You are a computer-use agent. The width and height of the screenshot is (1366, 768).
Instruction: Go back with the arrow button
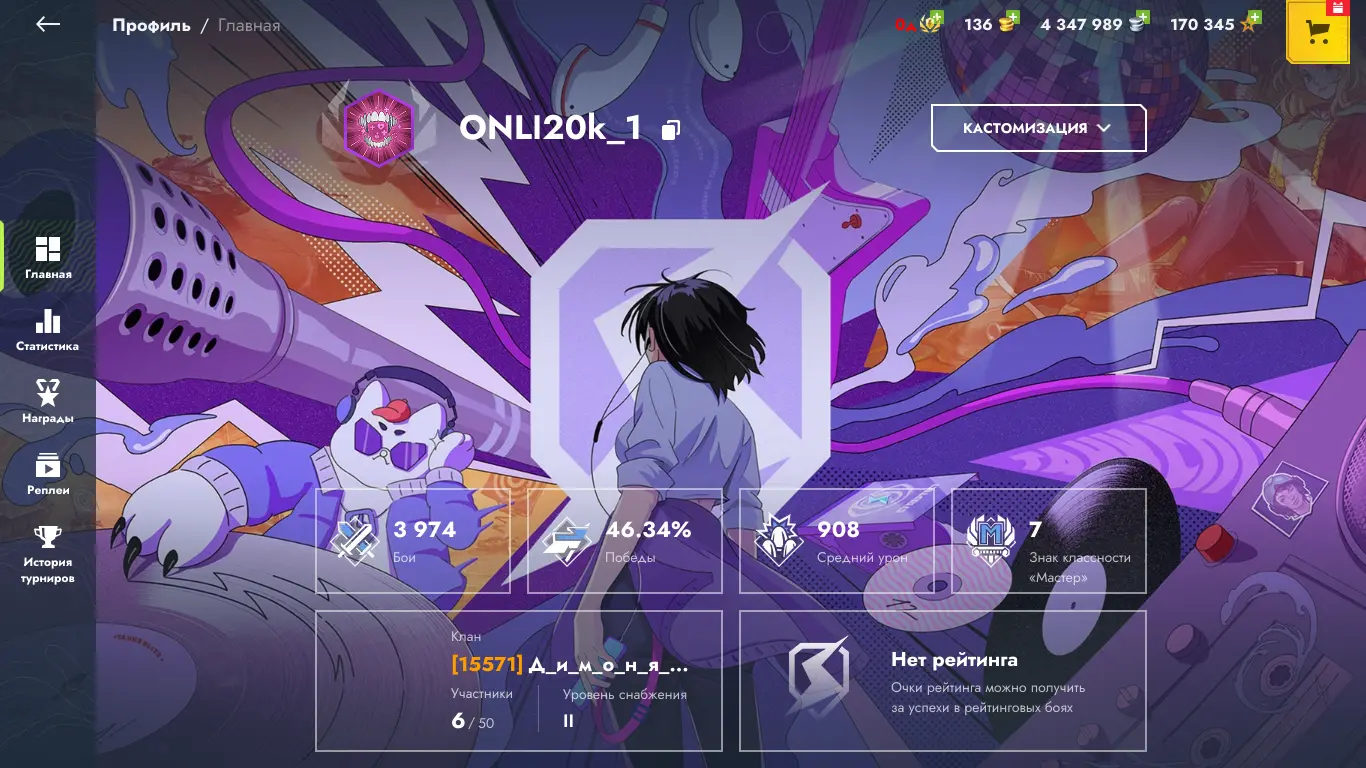(48, 25)
